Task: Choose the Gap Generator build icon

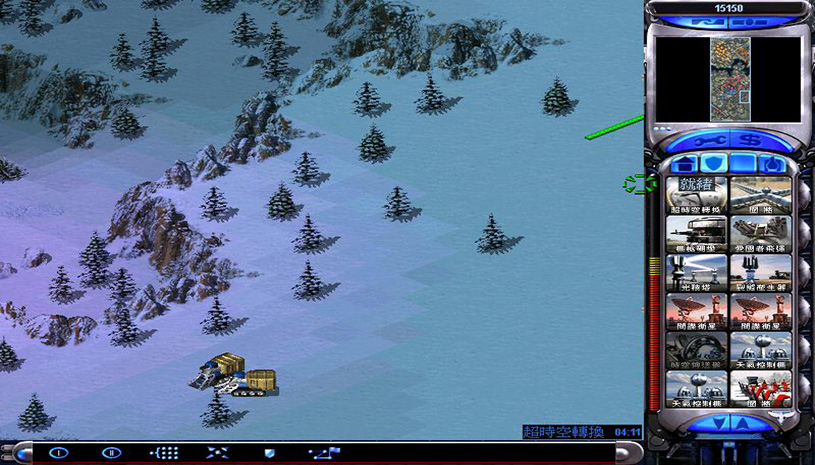Action: [x=760, y=271]
